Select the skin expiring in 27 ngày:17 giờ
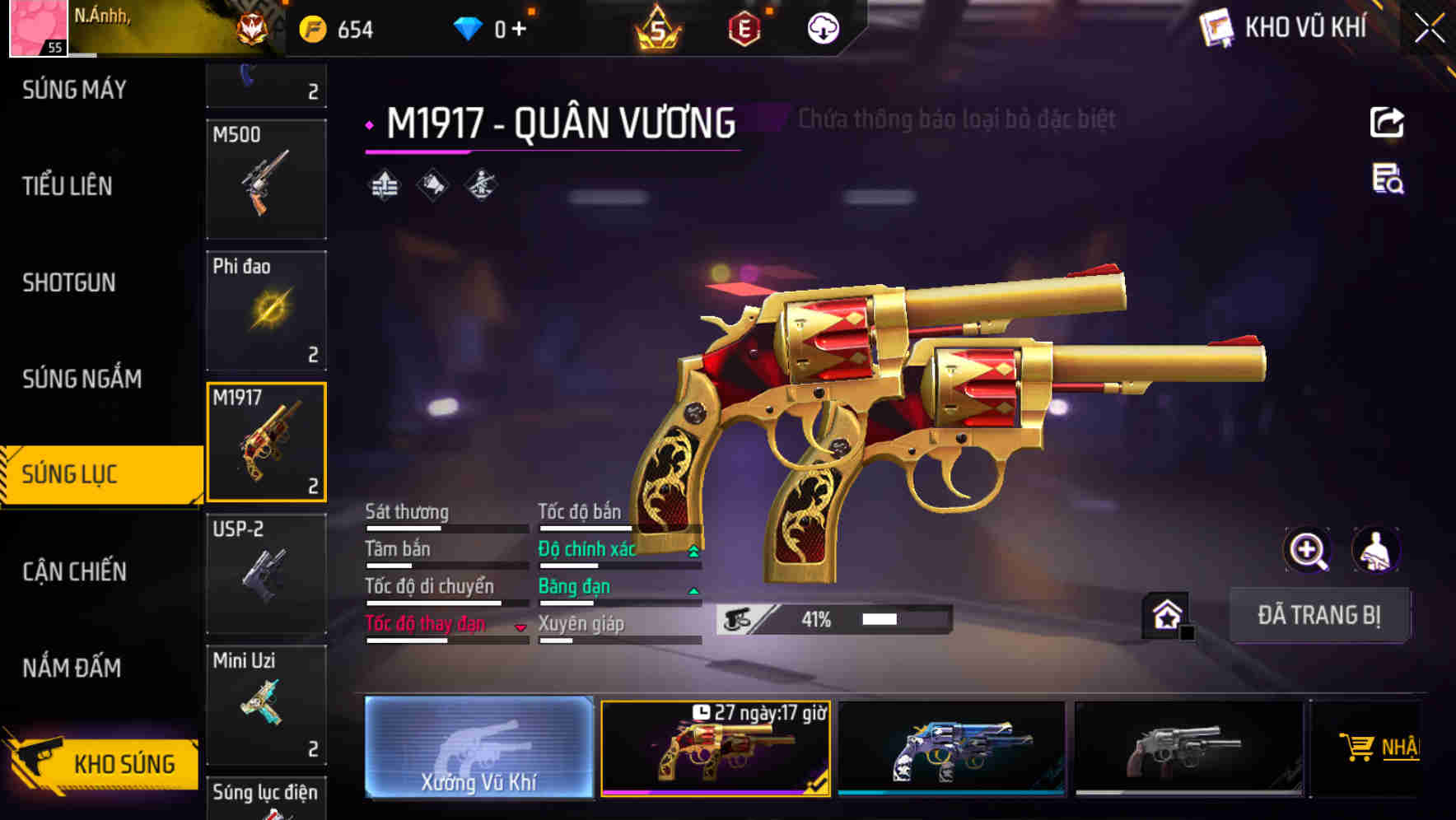The image size is (1456, 820). click(x=716, y=749)
